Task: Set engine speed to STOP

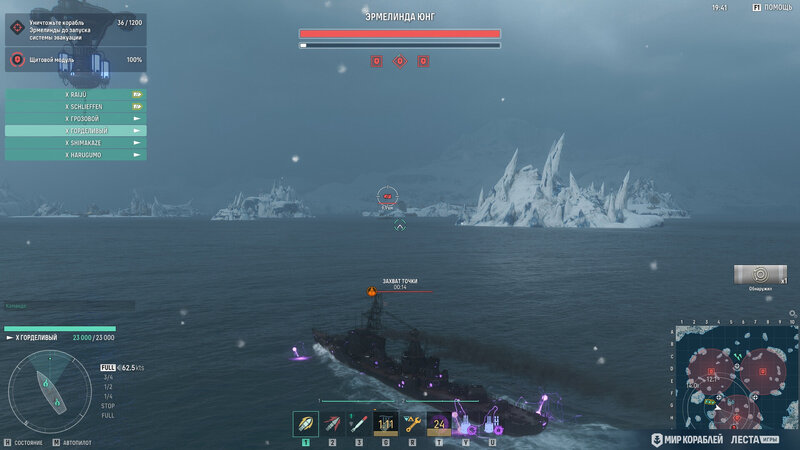Action: [x=107, y=405]
